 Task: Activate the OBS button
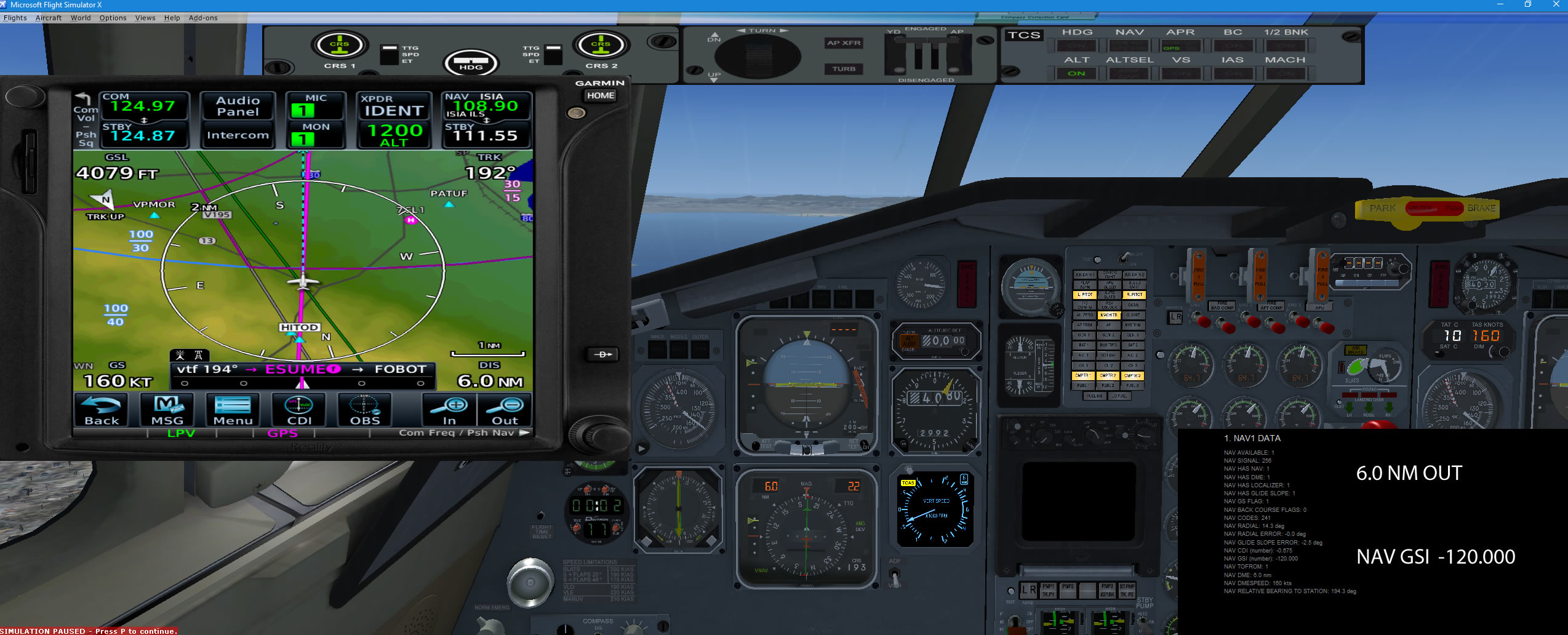pos(365,410)
